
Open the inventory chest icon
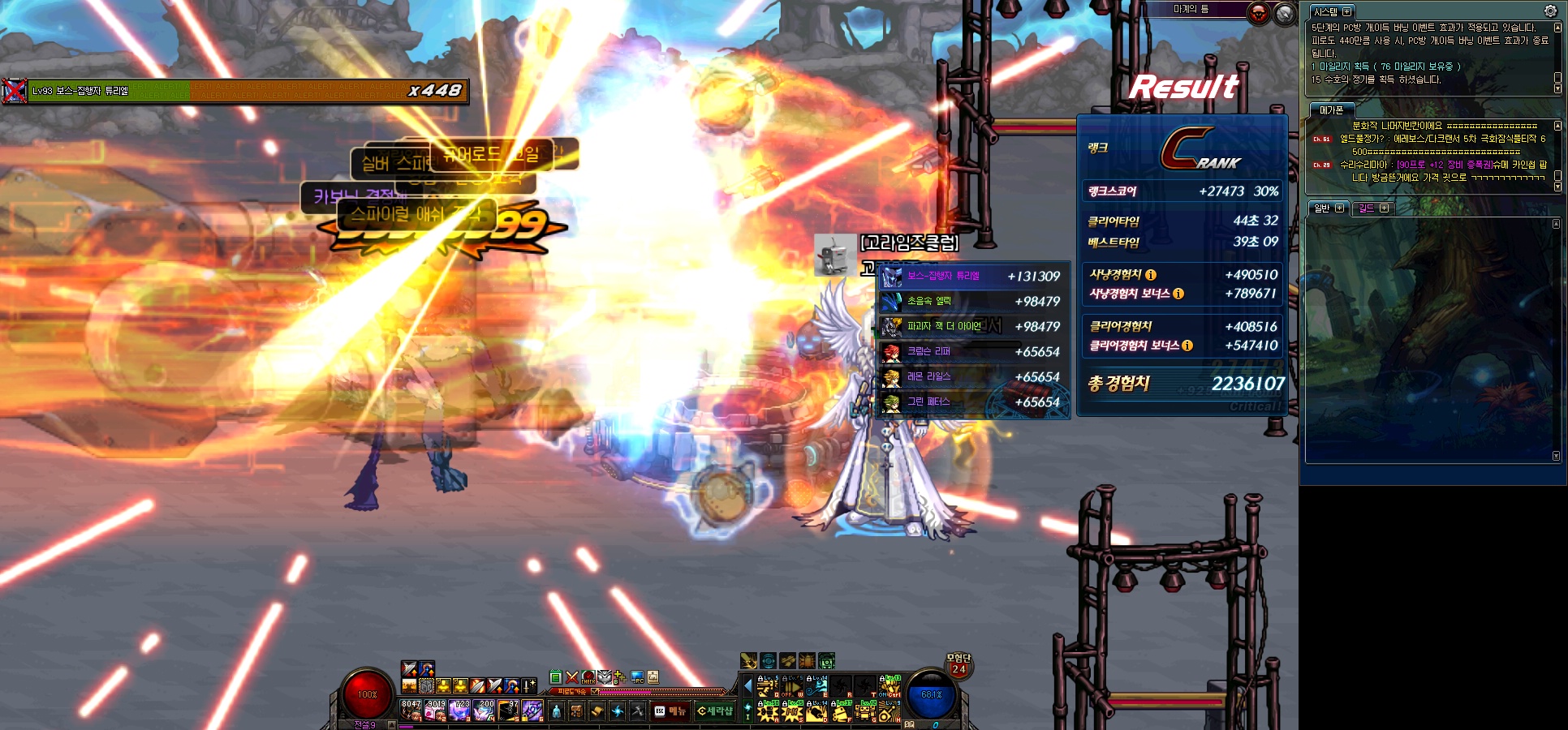click(x=576, y=711)
